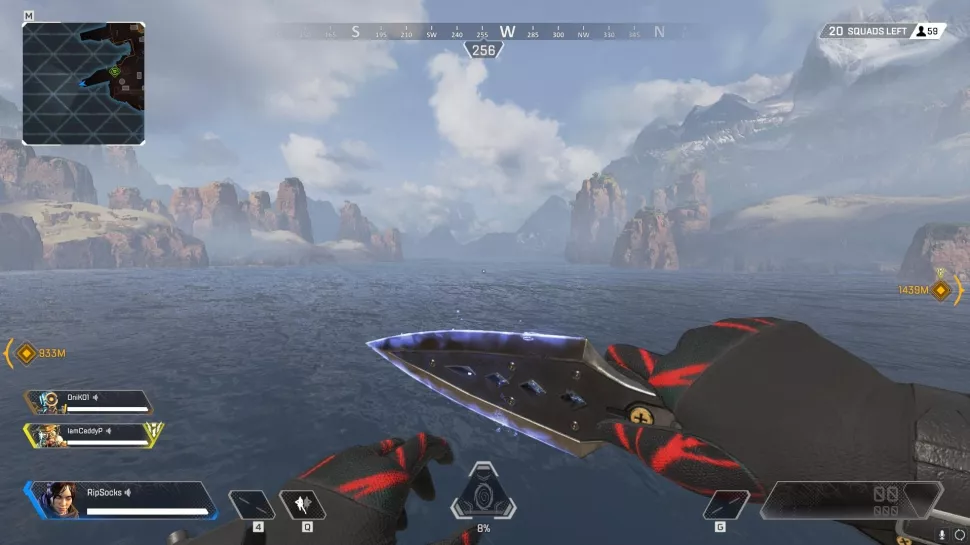Click the orange 333M ping marker
Screen dimensions: 970x545
click(26, 352)
